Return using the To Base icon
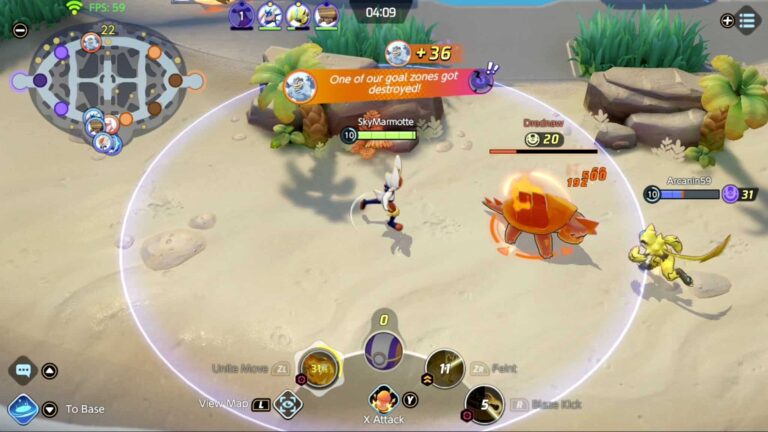 (22, 408)
